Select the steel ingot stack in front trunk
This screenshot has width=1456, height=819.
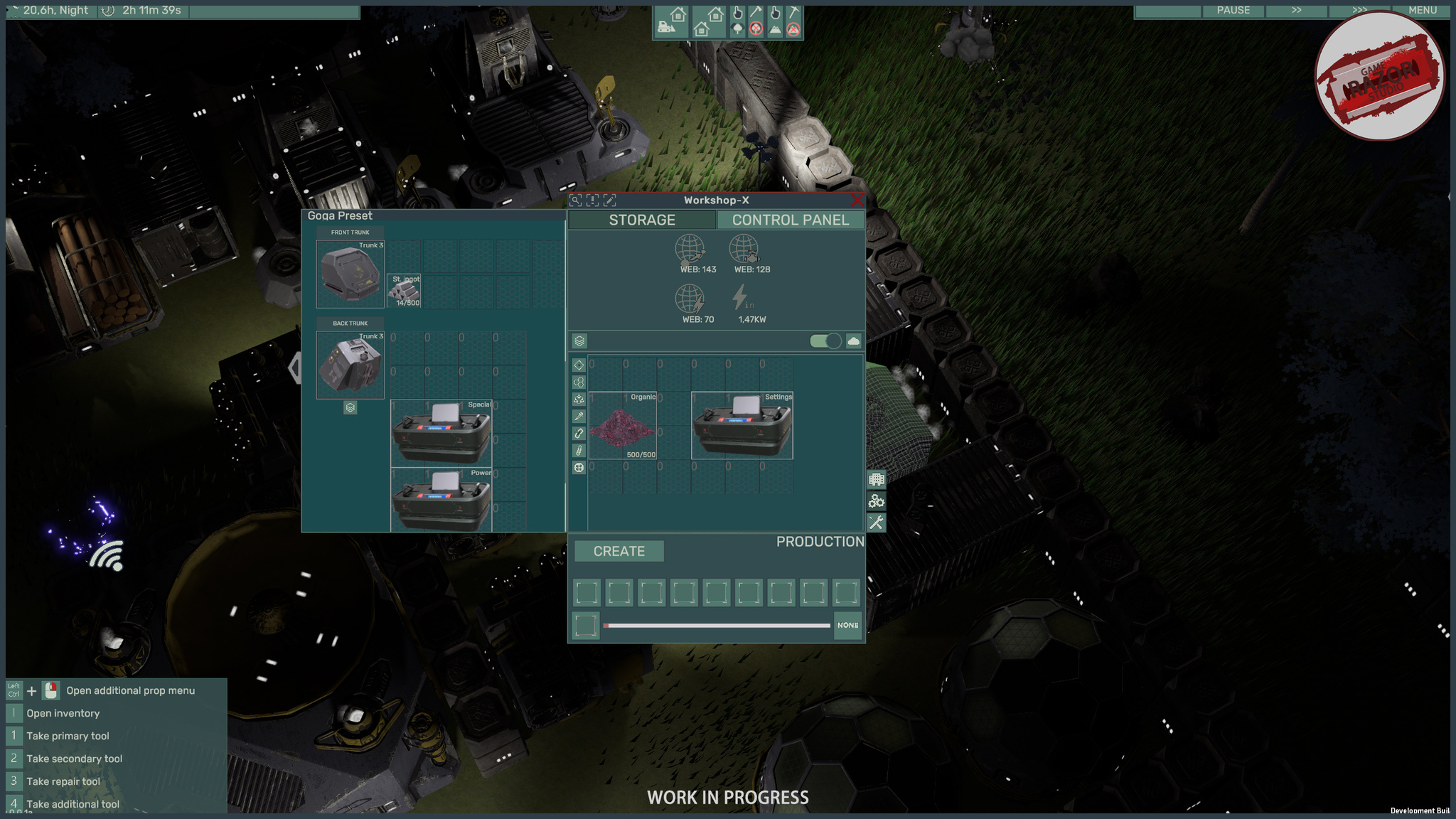coord(404,291)
